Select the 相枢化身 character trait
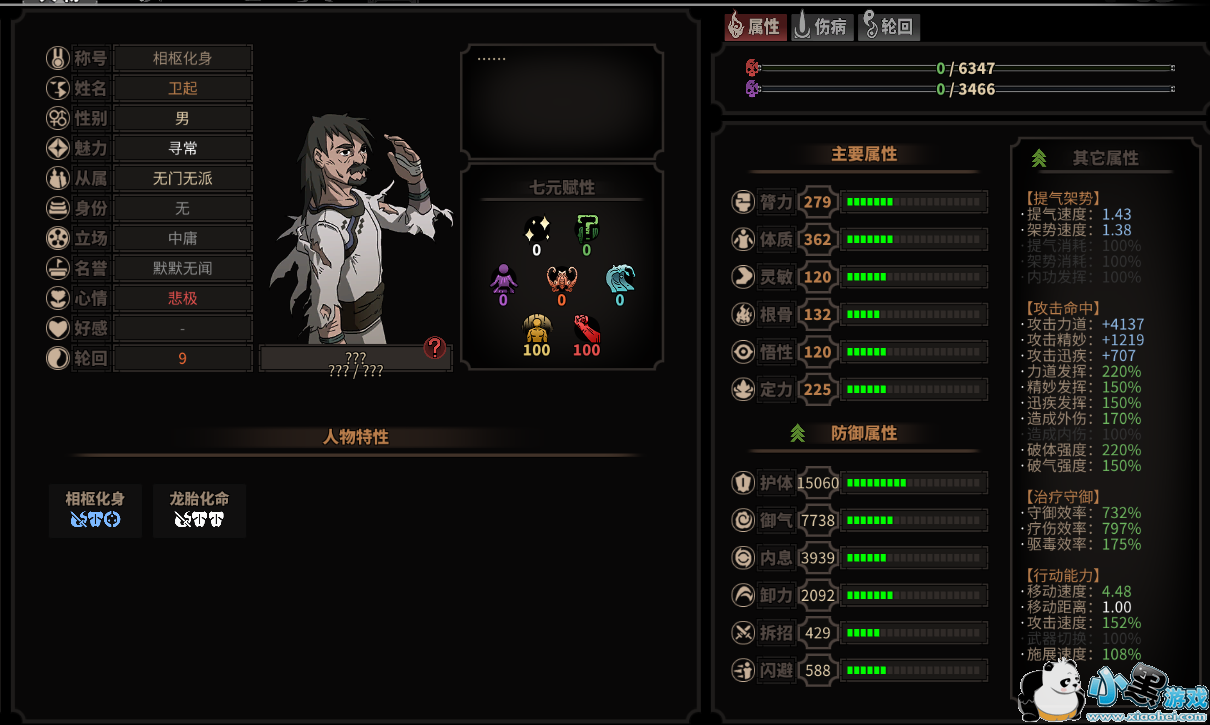1210x725 pixels. [95, 509]
